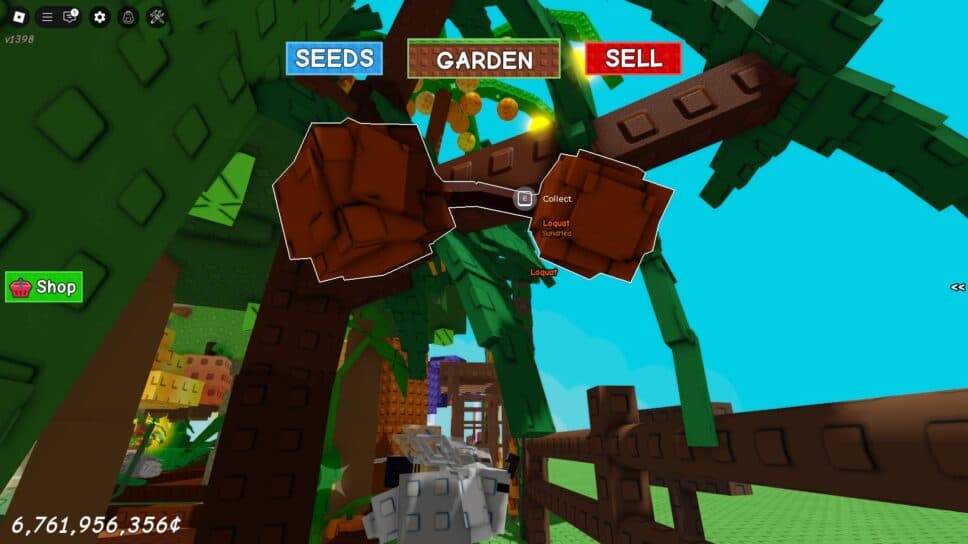Image resolution: width=968 pixels, height=544 pixels.
Task: Open the SEEDS shop button
Action: click(334, 58)
